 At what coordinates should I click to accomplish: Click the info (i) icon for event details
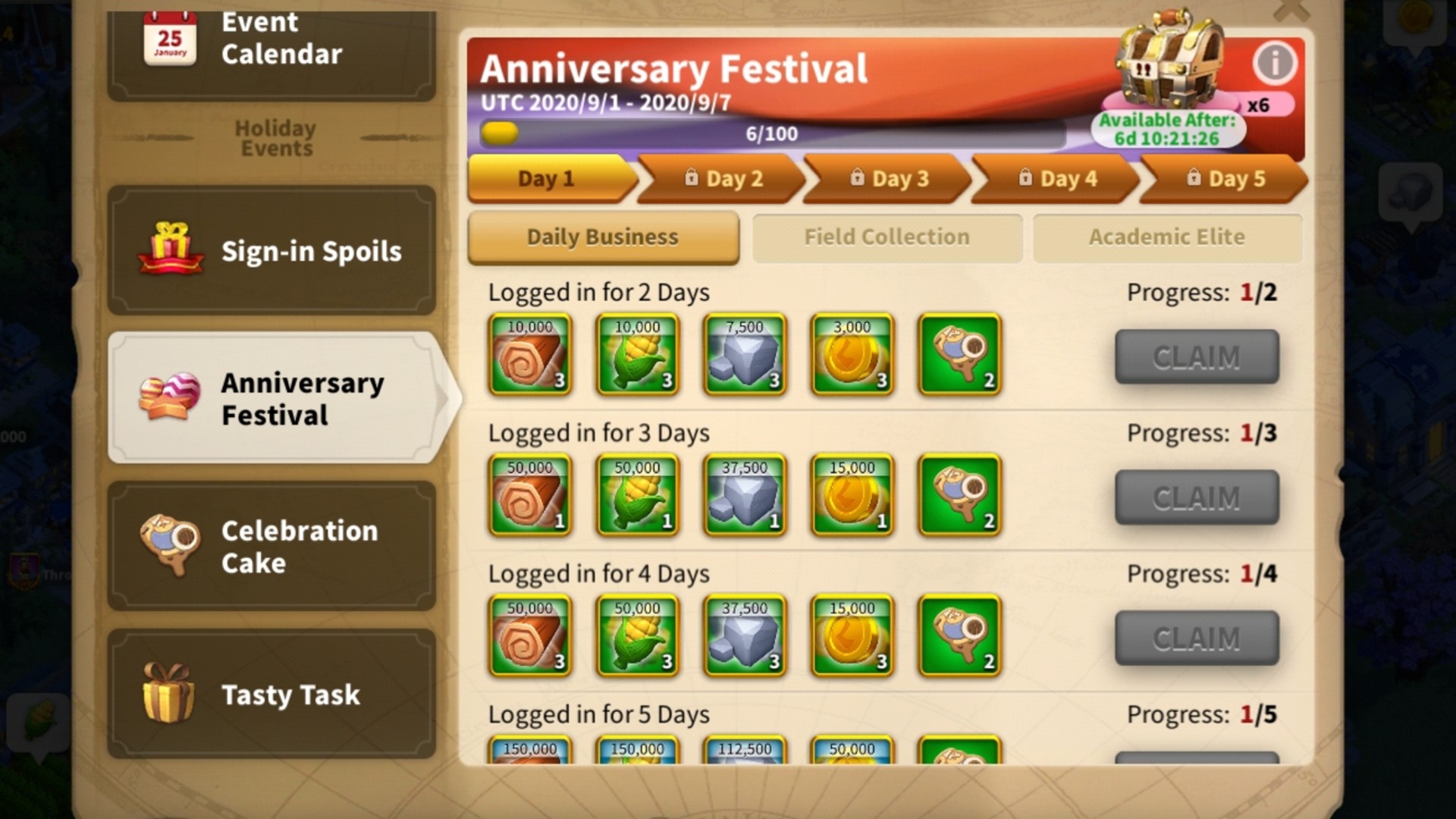click(x=1276, y=64)
